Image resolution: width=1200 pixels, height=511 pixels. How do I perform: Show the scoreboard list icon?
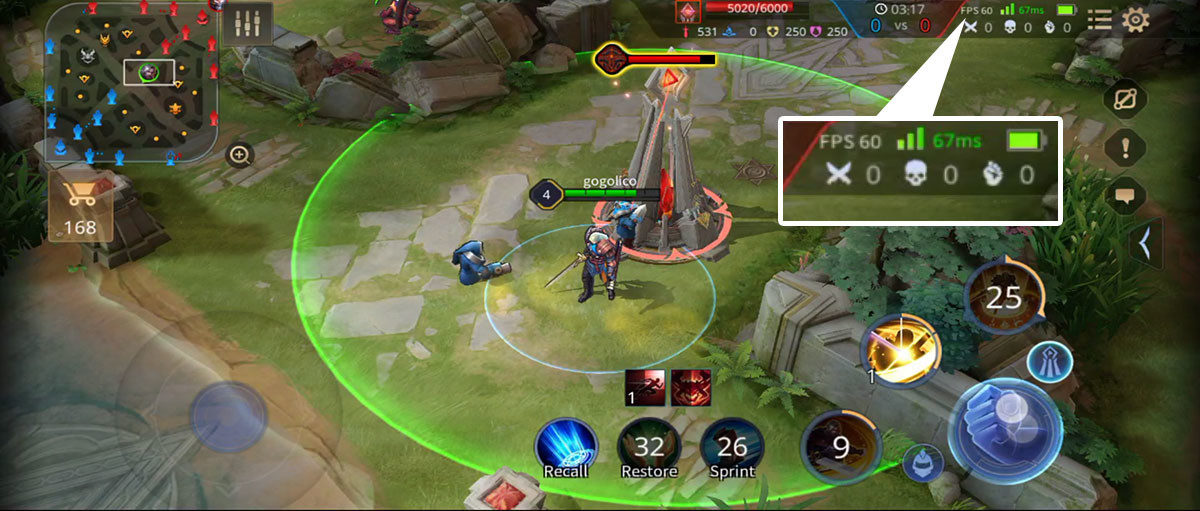1099,20
